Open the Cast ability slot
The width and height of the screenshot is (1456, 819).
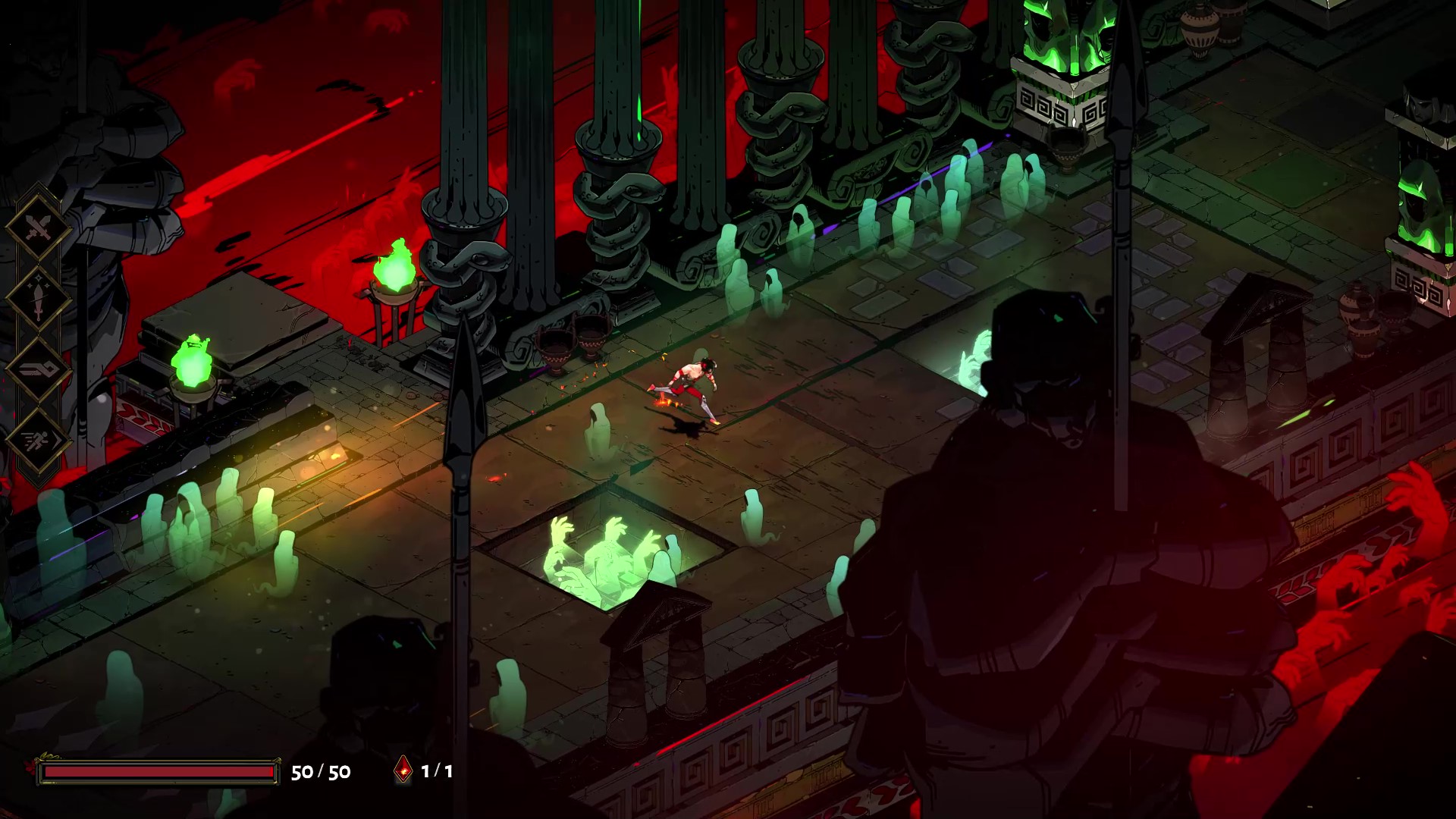(38, 369)
